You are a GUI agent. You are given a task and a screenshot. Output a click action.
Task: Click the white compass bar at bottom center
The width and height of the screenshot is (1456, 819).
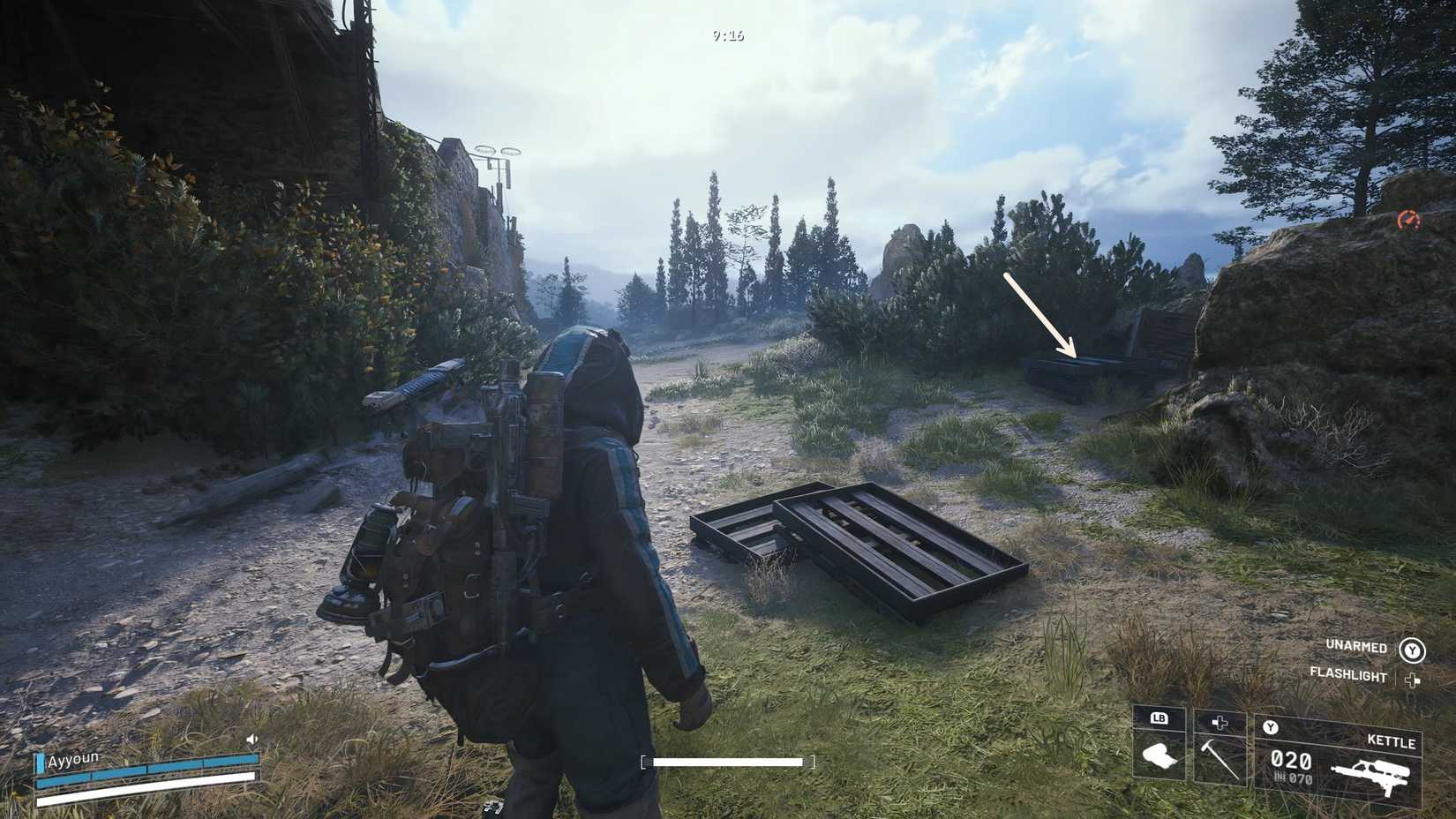coord(727,761)
